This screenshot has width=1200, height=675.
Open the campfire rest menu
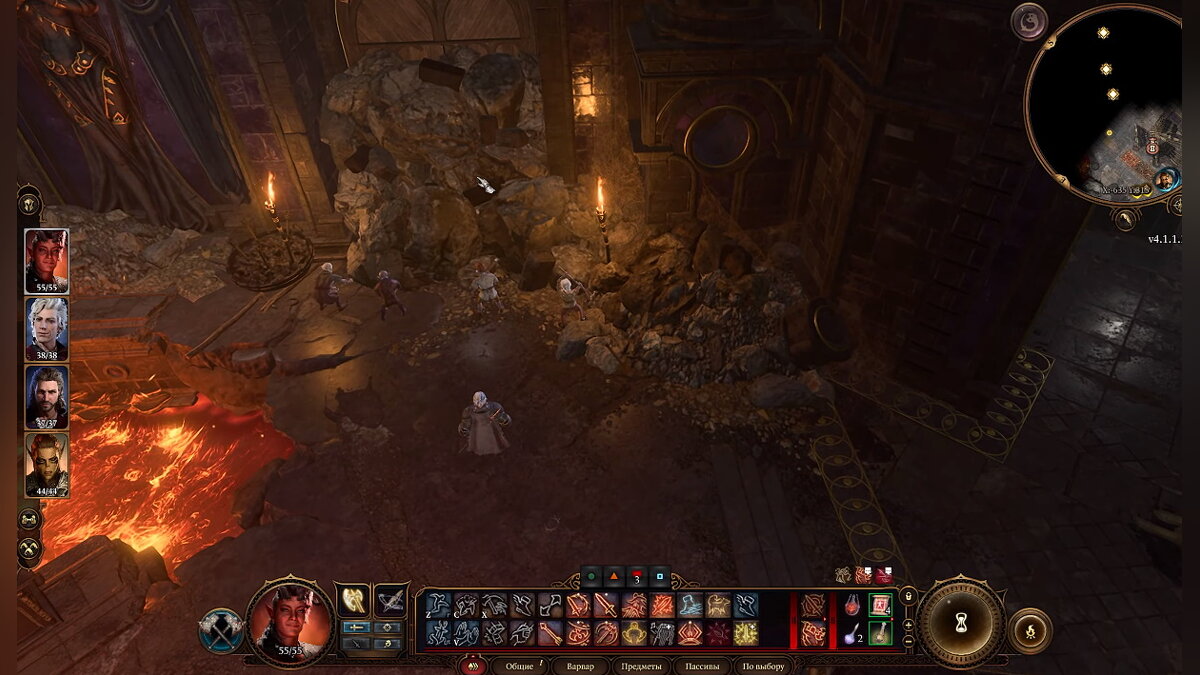(1030, 631)
